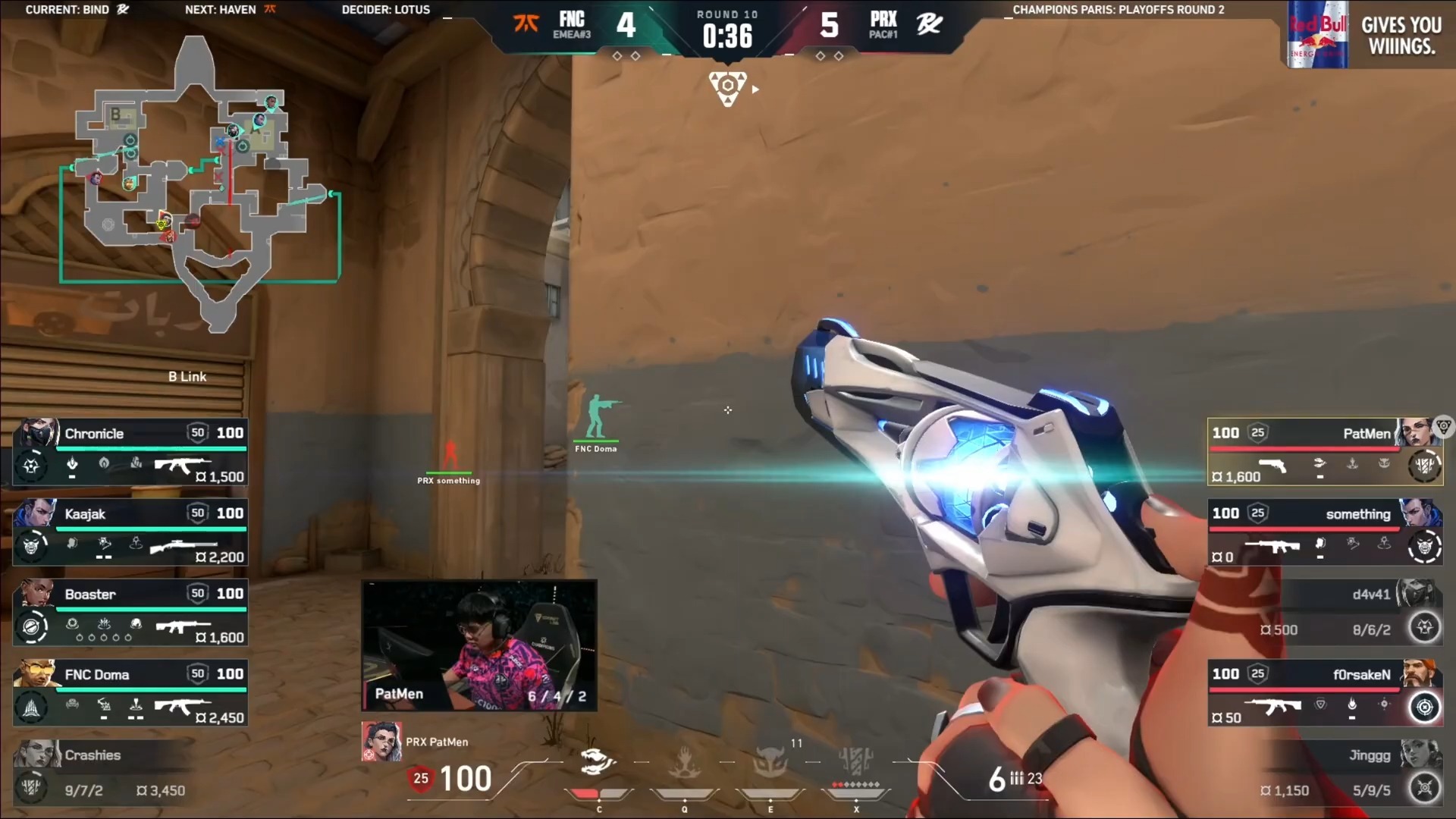Viewport: 1456px width, 819px height.
Task: Choose the player card labeled something
Action: [1324, 533]
